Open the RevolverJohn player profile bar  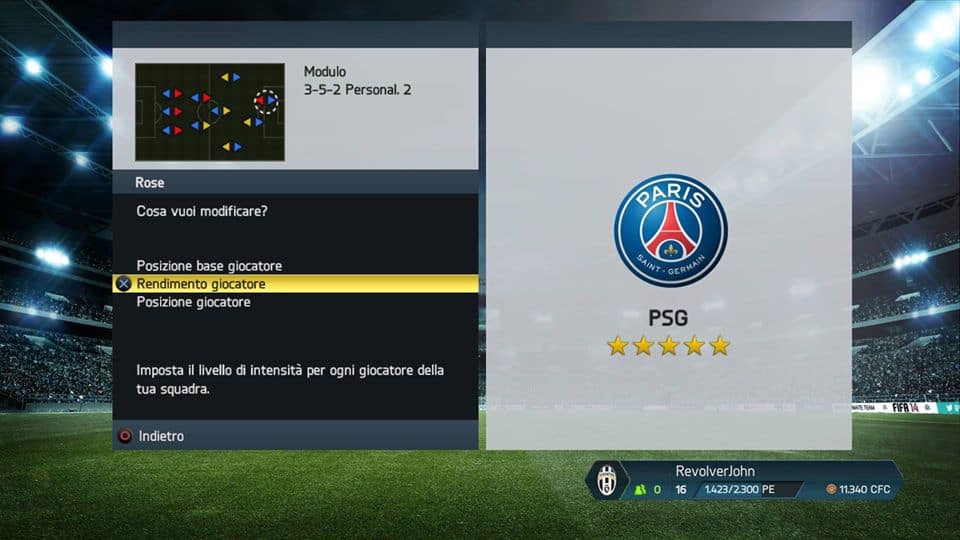click(x=744, y=481)
